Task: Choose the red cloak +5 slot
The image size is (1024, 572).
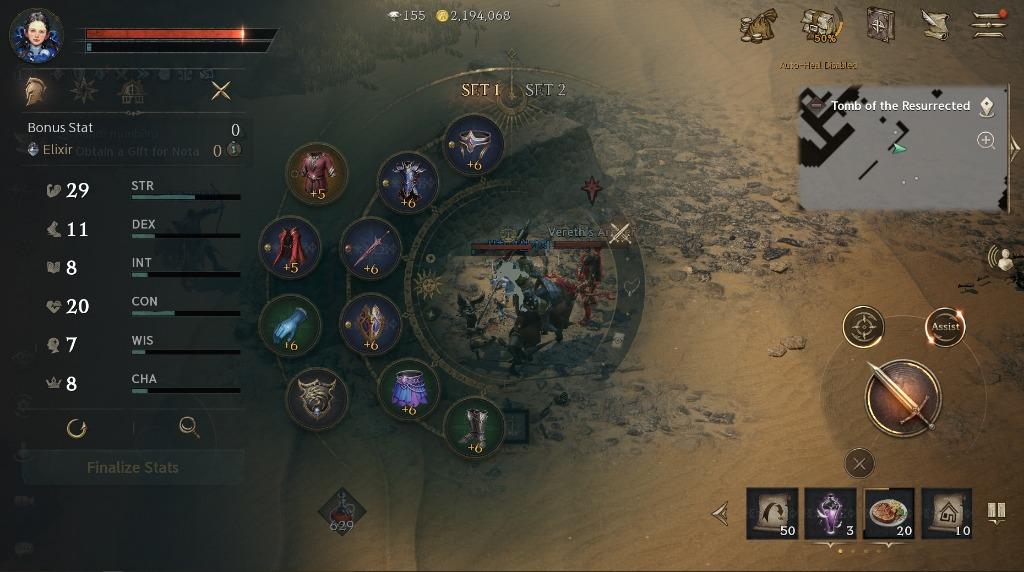Action: coord(290,247)
